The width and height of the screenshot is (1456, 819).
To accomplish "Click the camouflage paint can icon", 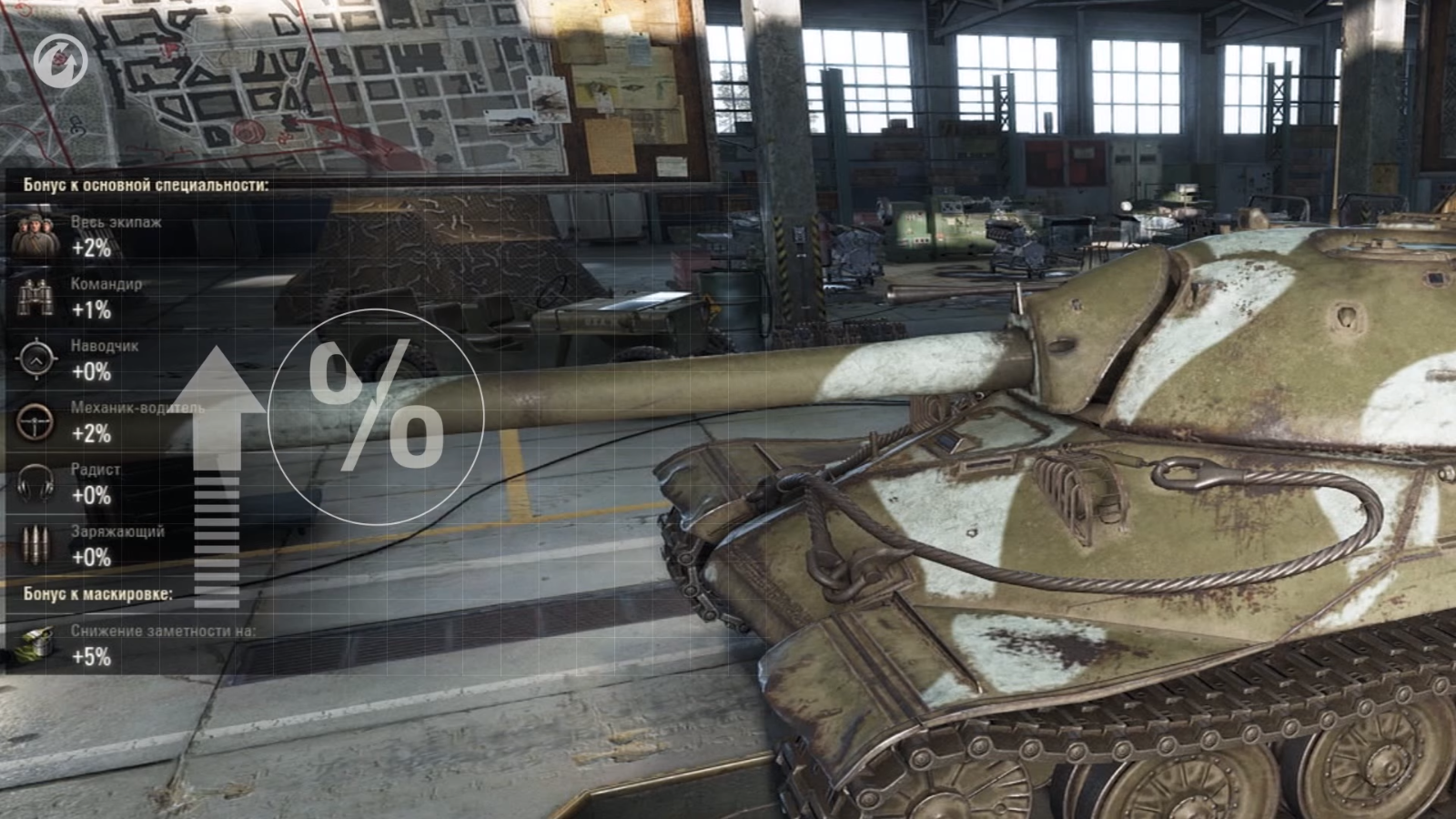I will 36,644.
